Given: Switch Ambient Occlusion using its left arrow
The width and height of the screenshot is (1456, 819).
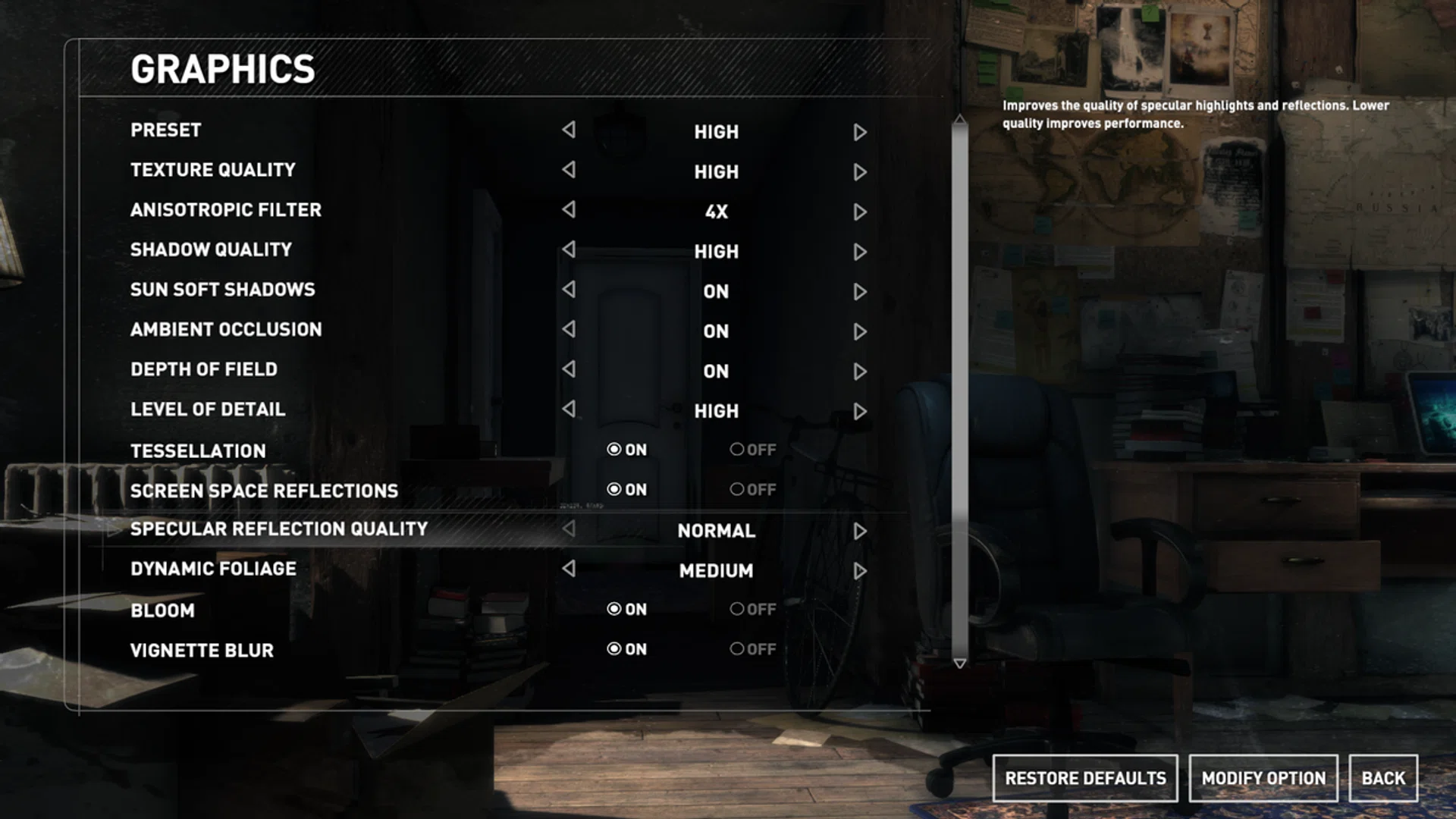Looking at the screenshot, I should (569, 329).
